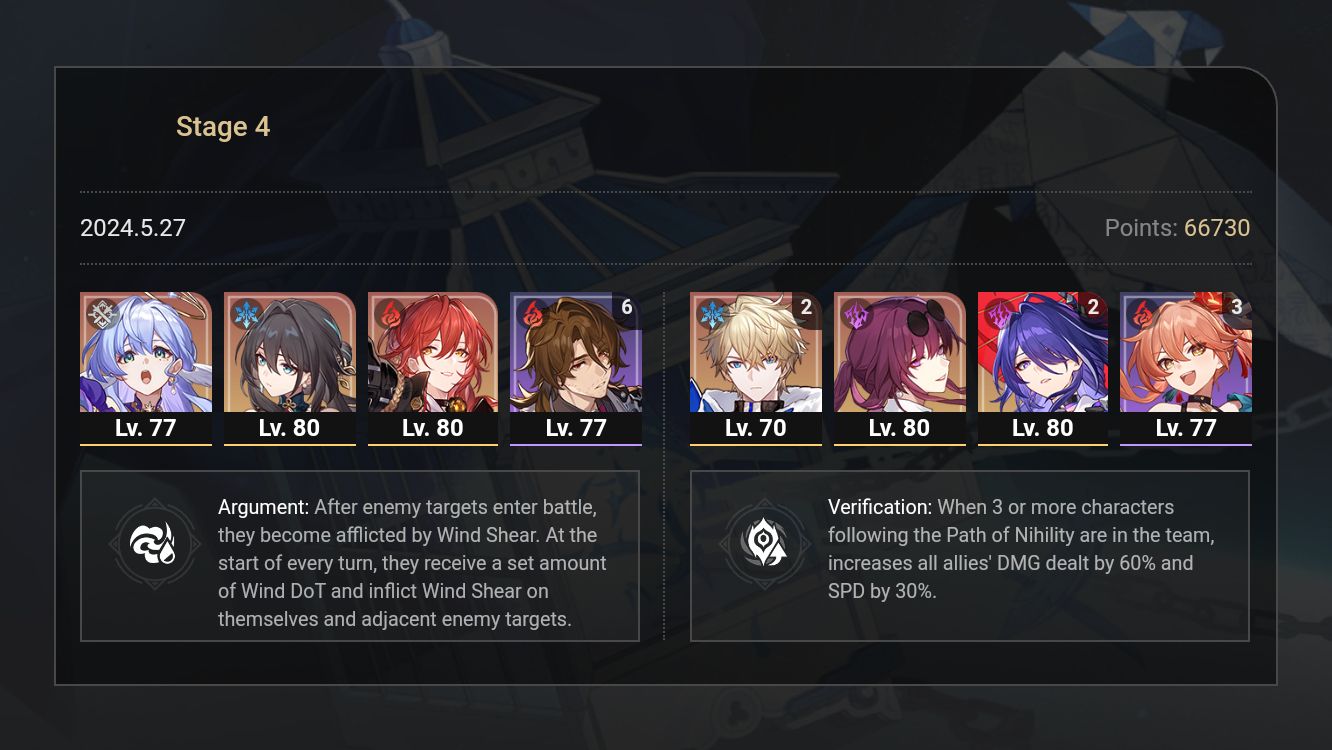Click the Verification Nihility path icon

[765, 543]
